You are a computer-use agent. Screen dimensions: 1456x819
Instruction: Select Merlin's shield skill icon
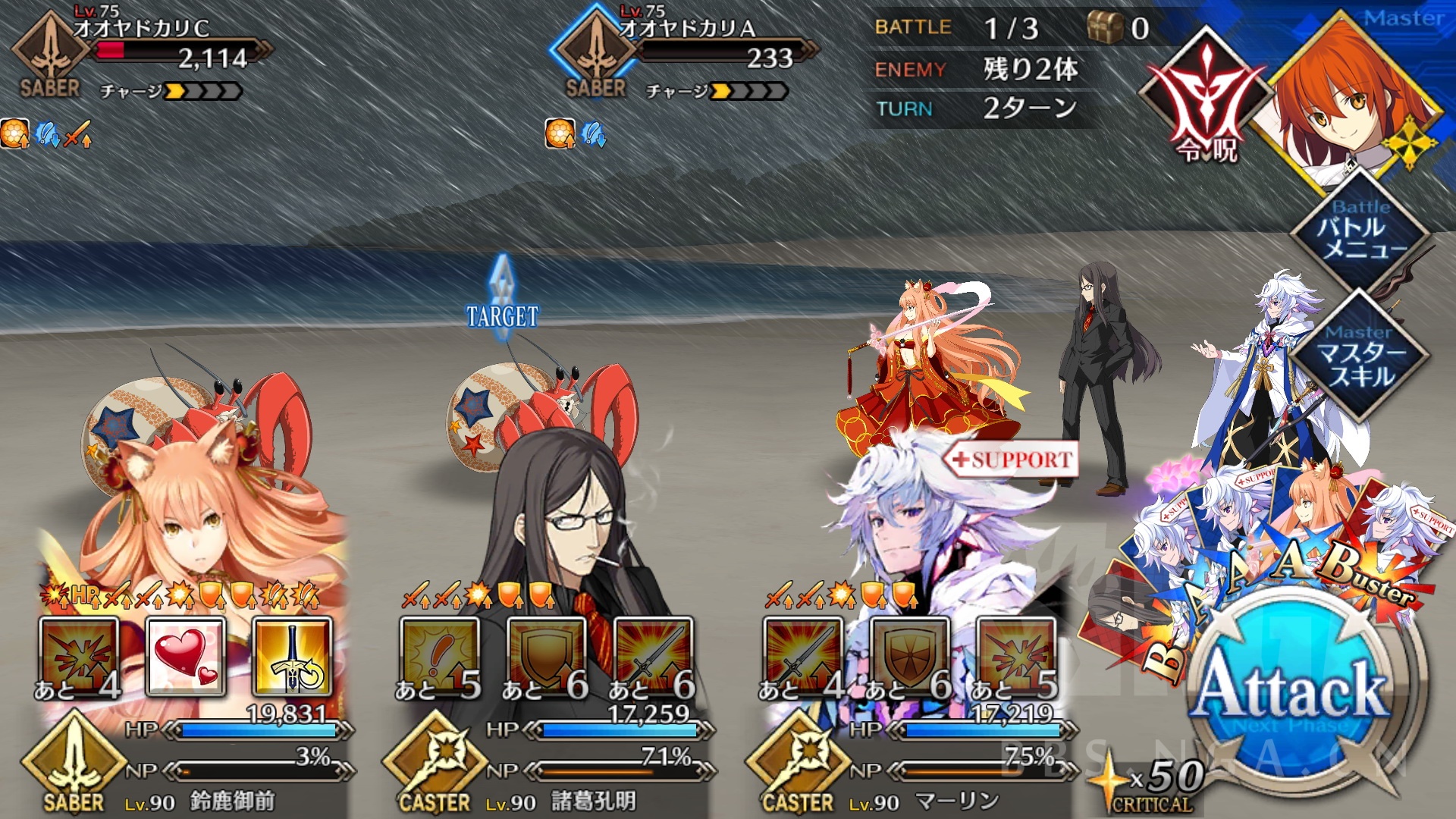click(x=910, y=656)
